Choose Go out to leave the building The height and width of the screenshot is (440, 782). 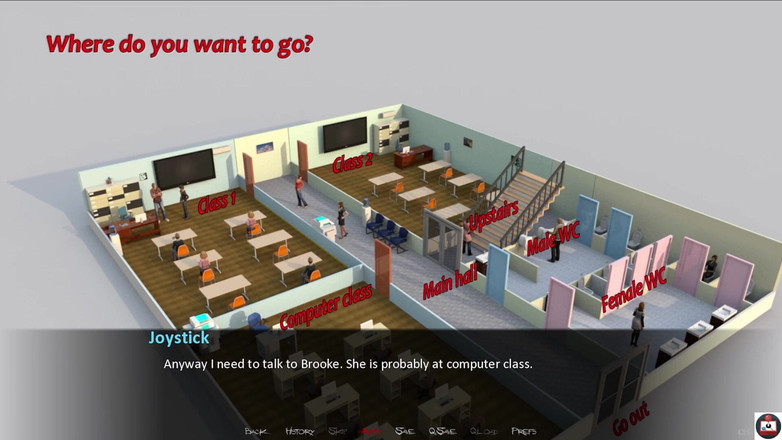[x=631, y=418]
